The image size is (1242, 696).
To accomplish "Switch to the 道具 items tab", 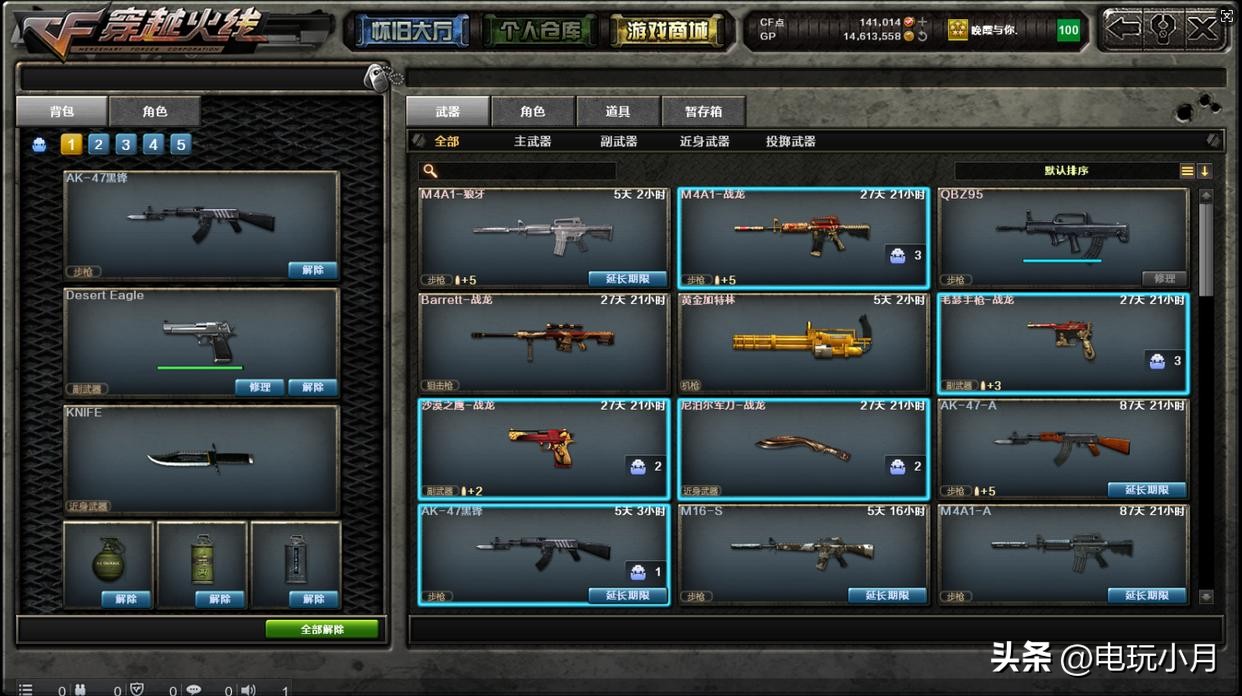I will pyautogui.click(x=617, y=112).
